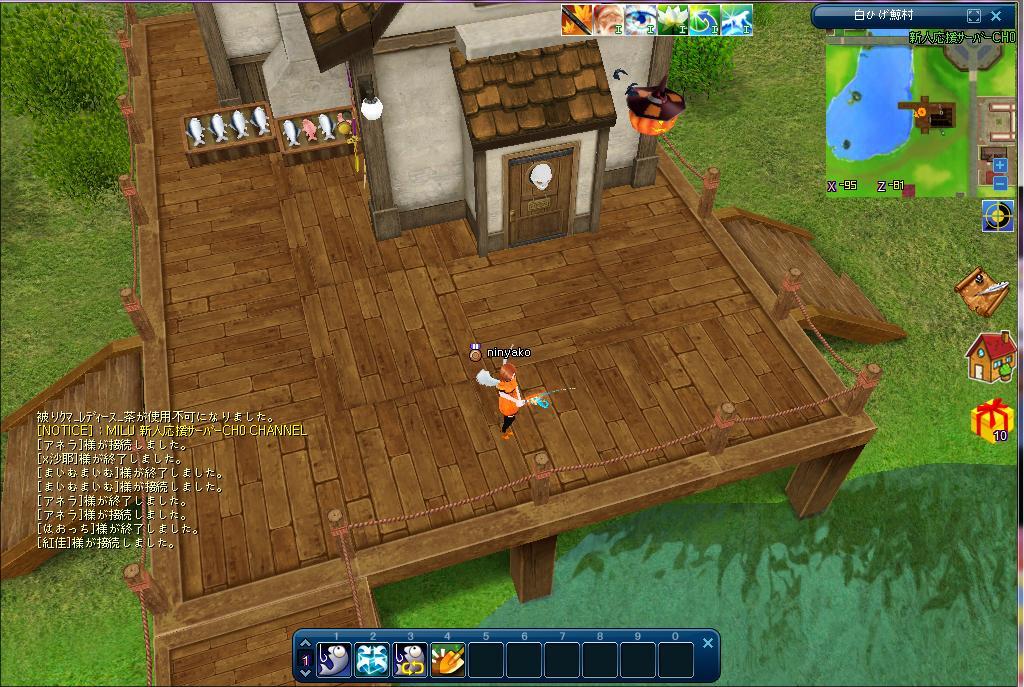Image resolution: width=1024 pixels, height=687 pixels.
Task: Use the blue arrows skill in slot 2
Action: (x=372, y=660)
